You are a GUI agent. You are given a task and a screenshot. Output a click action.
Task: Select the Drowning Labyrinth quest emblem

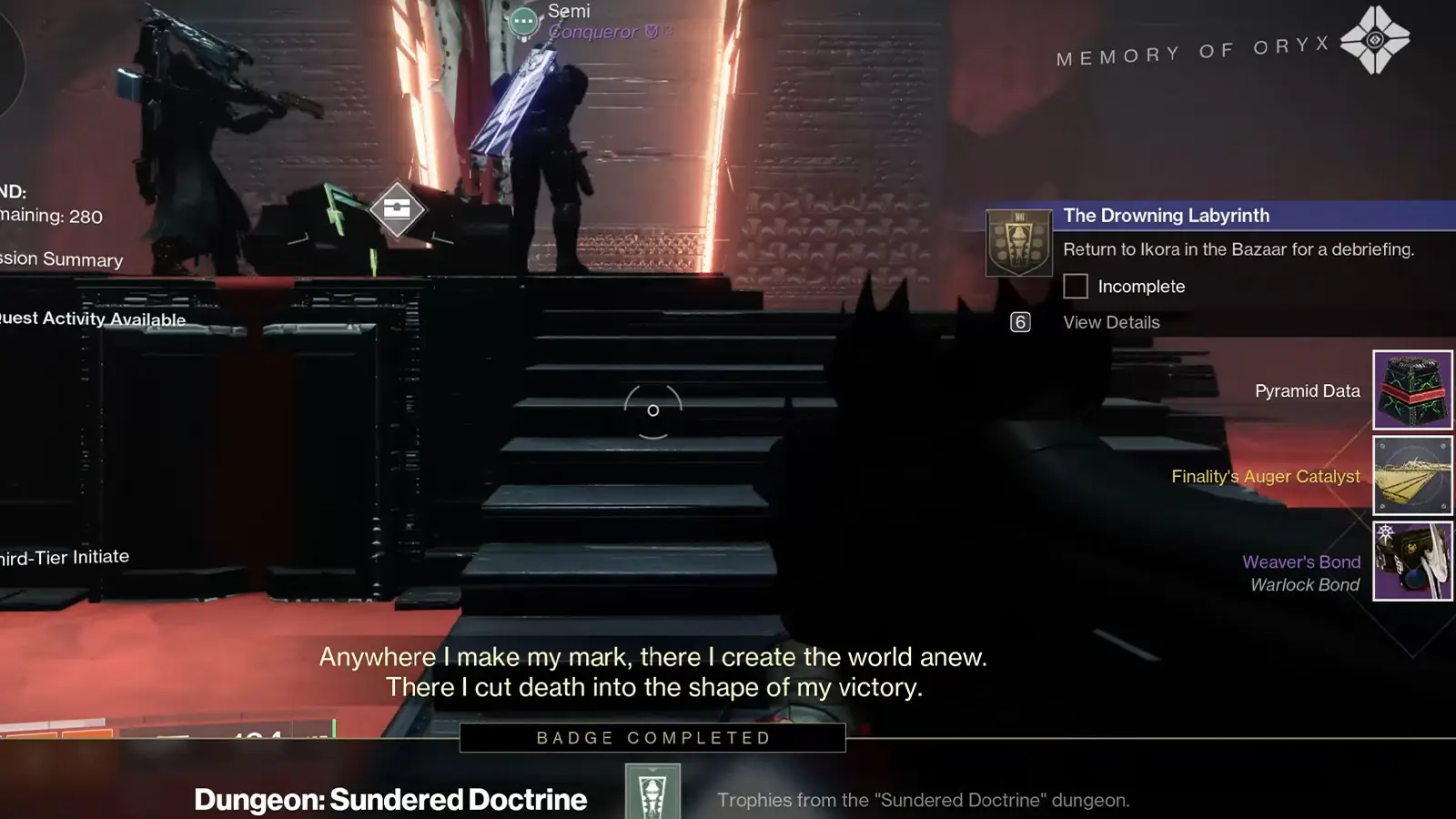[1019, 243]
